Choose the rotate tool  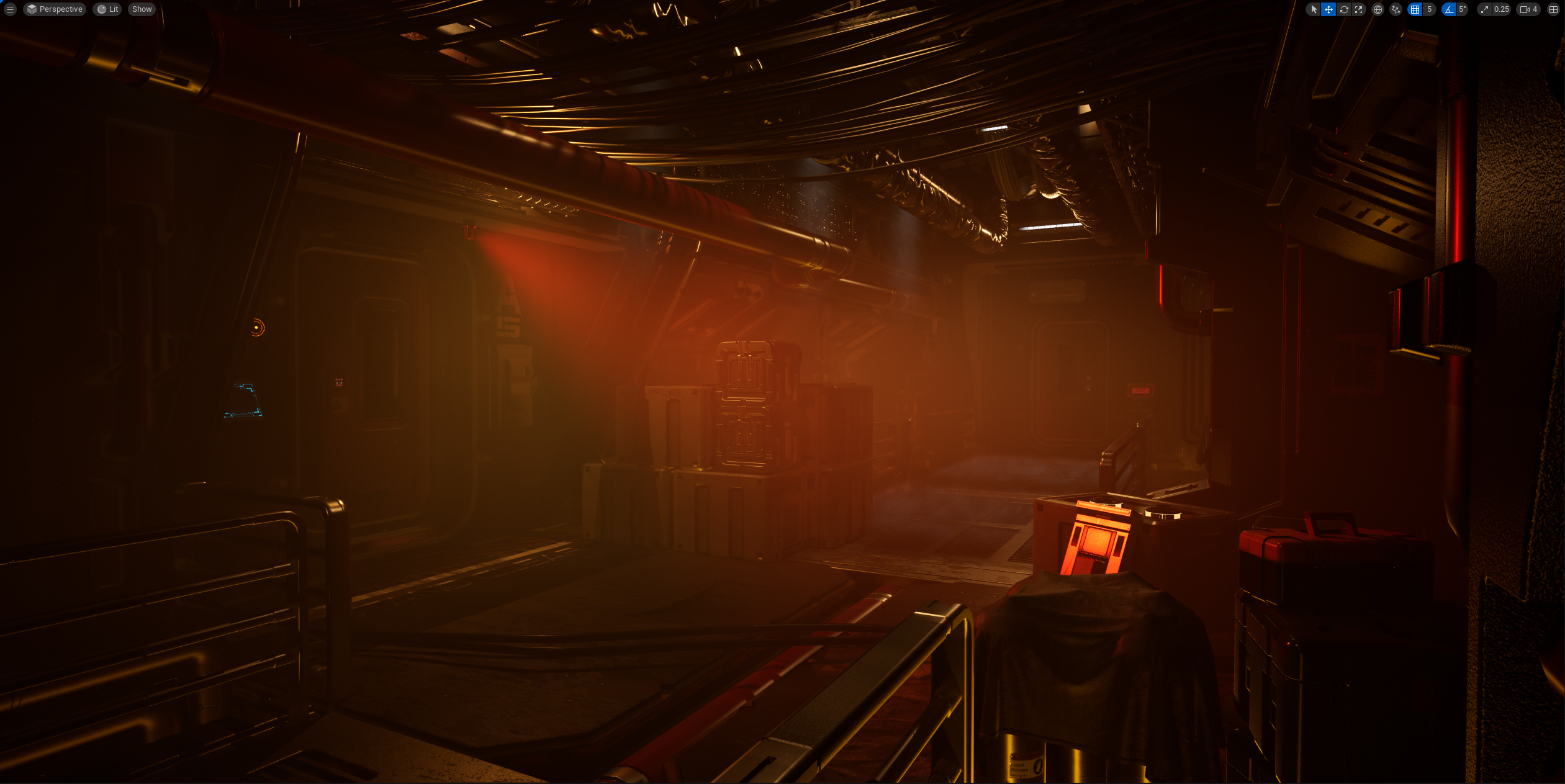(x=1344, y=9)
